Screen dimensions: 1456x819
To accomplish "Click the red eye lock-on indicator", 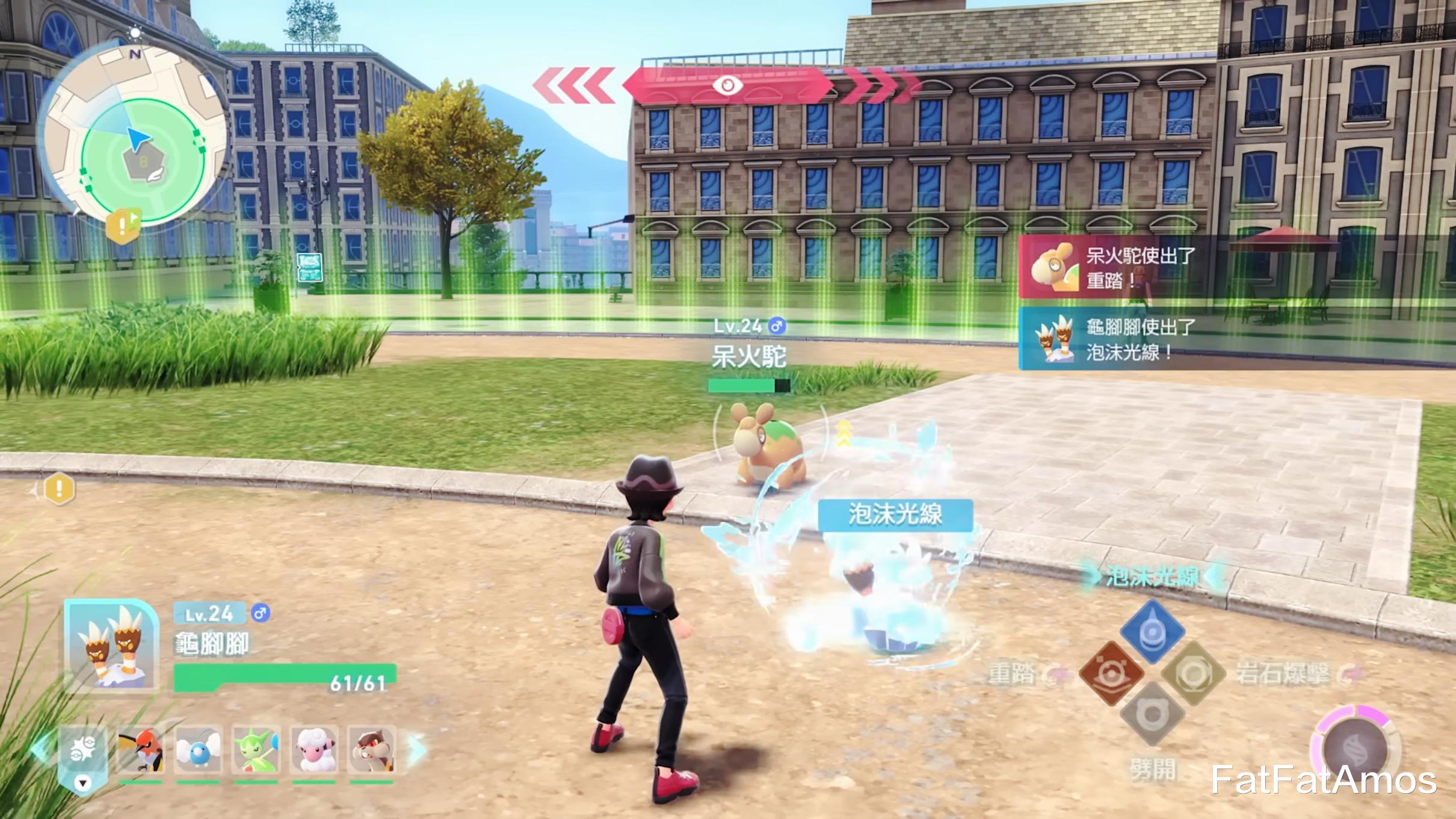I will [x=727, y=85].
